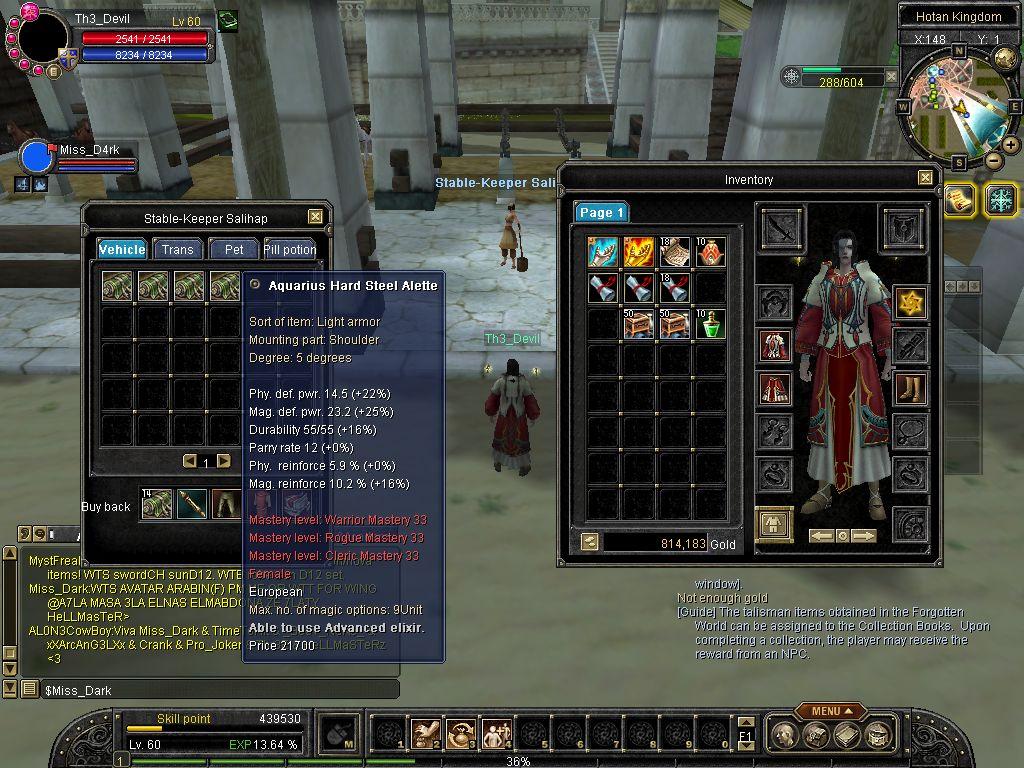Select the Vehicle shop tab
Viewport: 1024px width, 768px height.
pos(122,249)
